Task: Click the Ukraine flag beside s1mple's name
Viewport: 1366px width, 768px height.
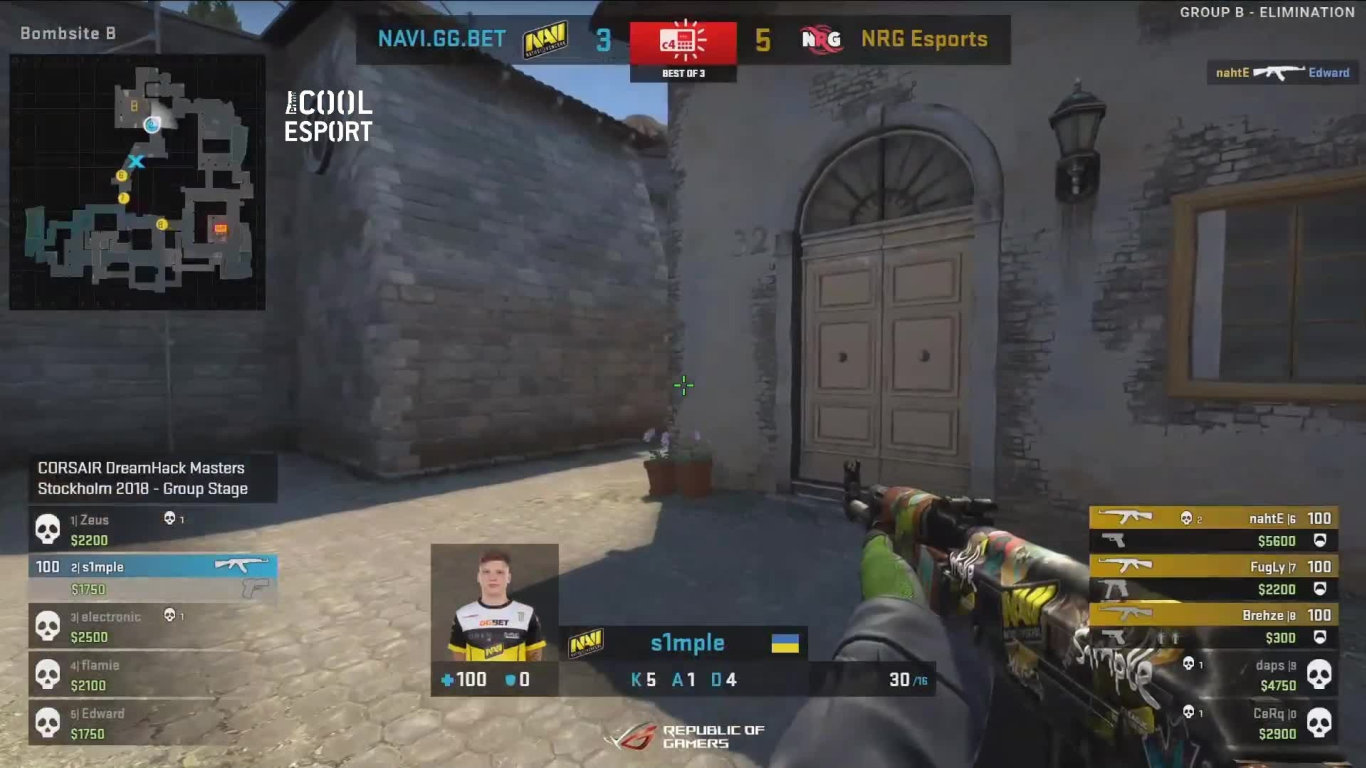Action: pos(785,643)
